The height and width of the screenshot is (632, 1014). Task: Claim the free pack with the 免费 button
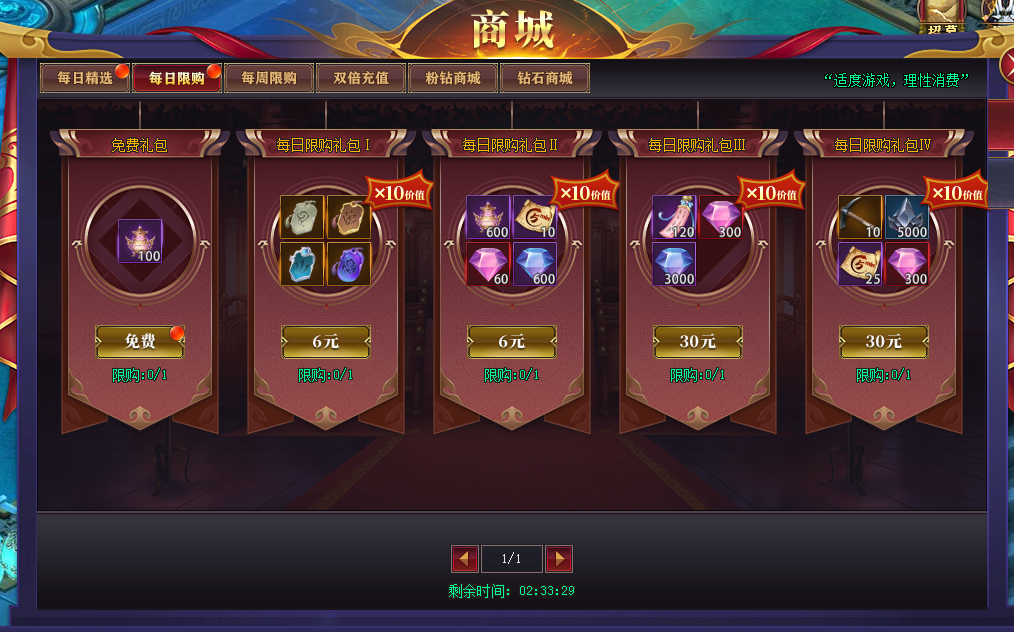pyautogui.click(x=140, y=342)
